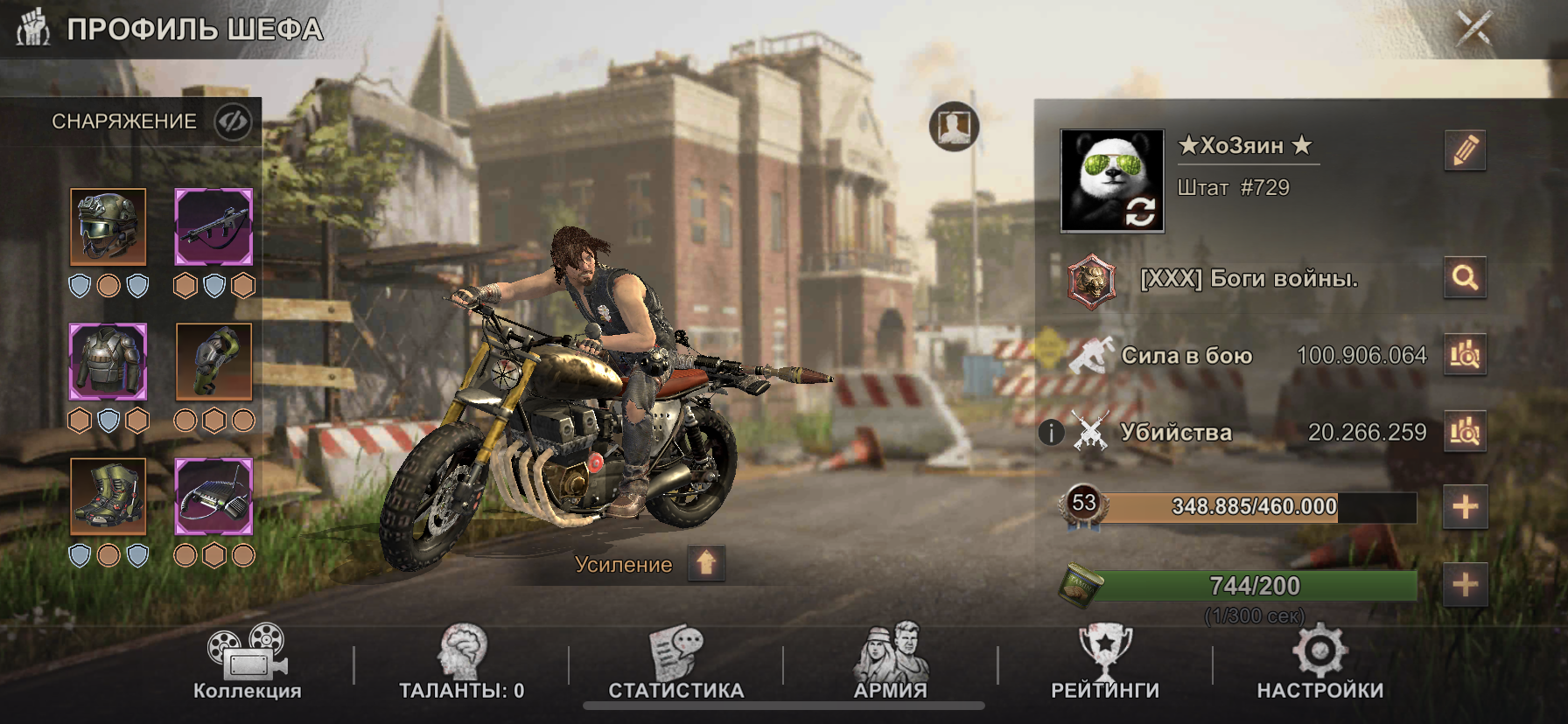
Task: Add stamina with the plus button
Action: pos(1465,584)
